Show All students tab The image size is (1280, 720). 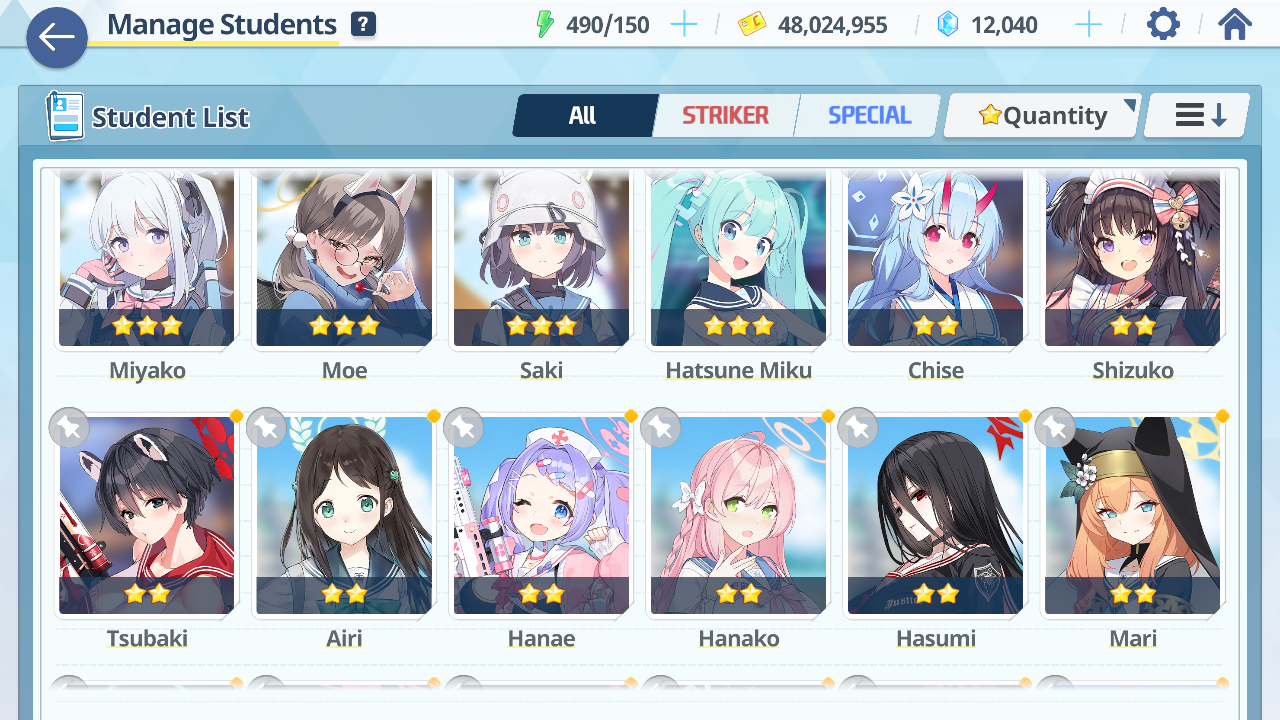click(583, 116)
